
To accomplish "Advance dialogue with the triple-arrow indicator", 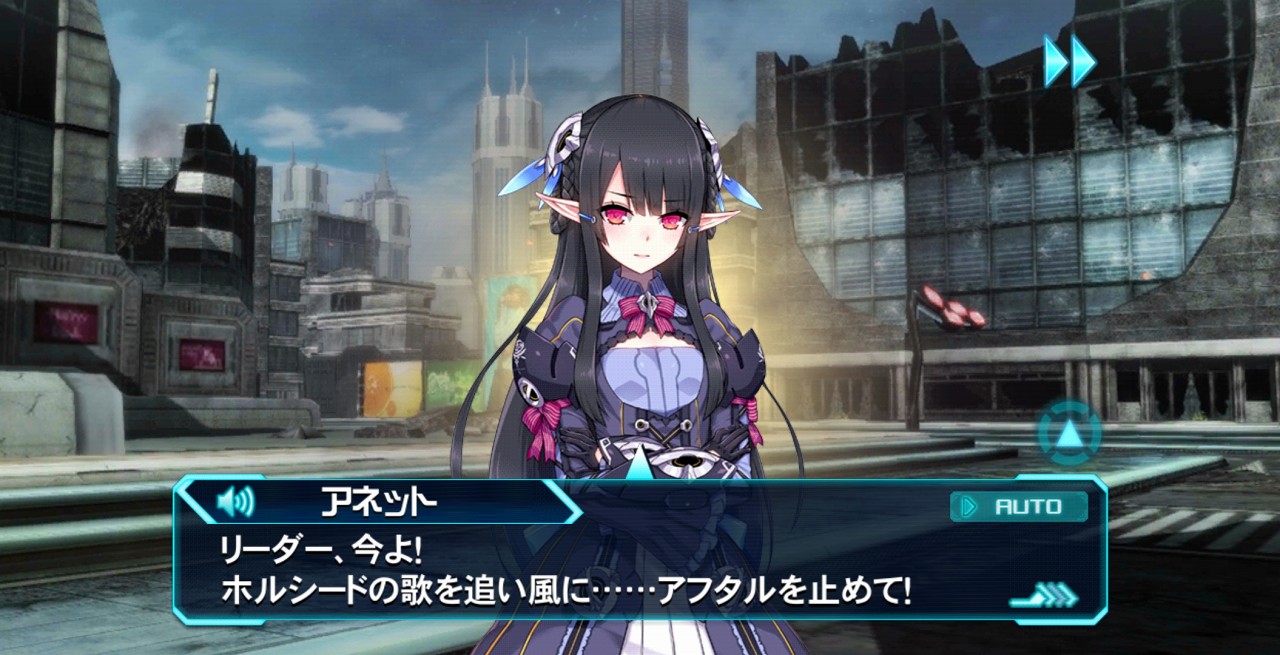I will tap(1044, 597).
